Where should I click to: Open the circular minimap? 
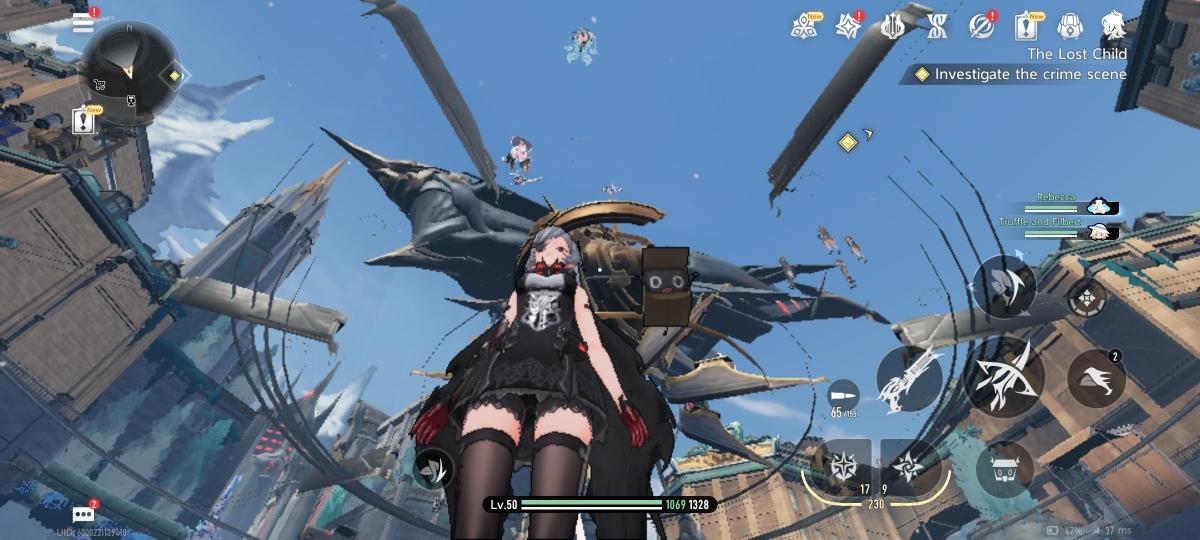(128, 70)
